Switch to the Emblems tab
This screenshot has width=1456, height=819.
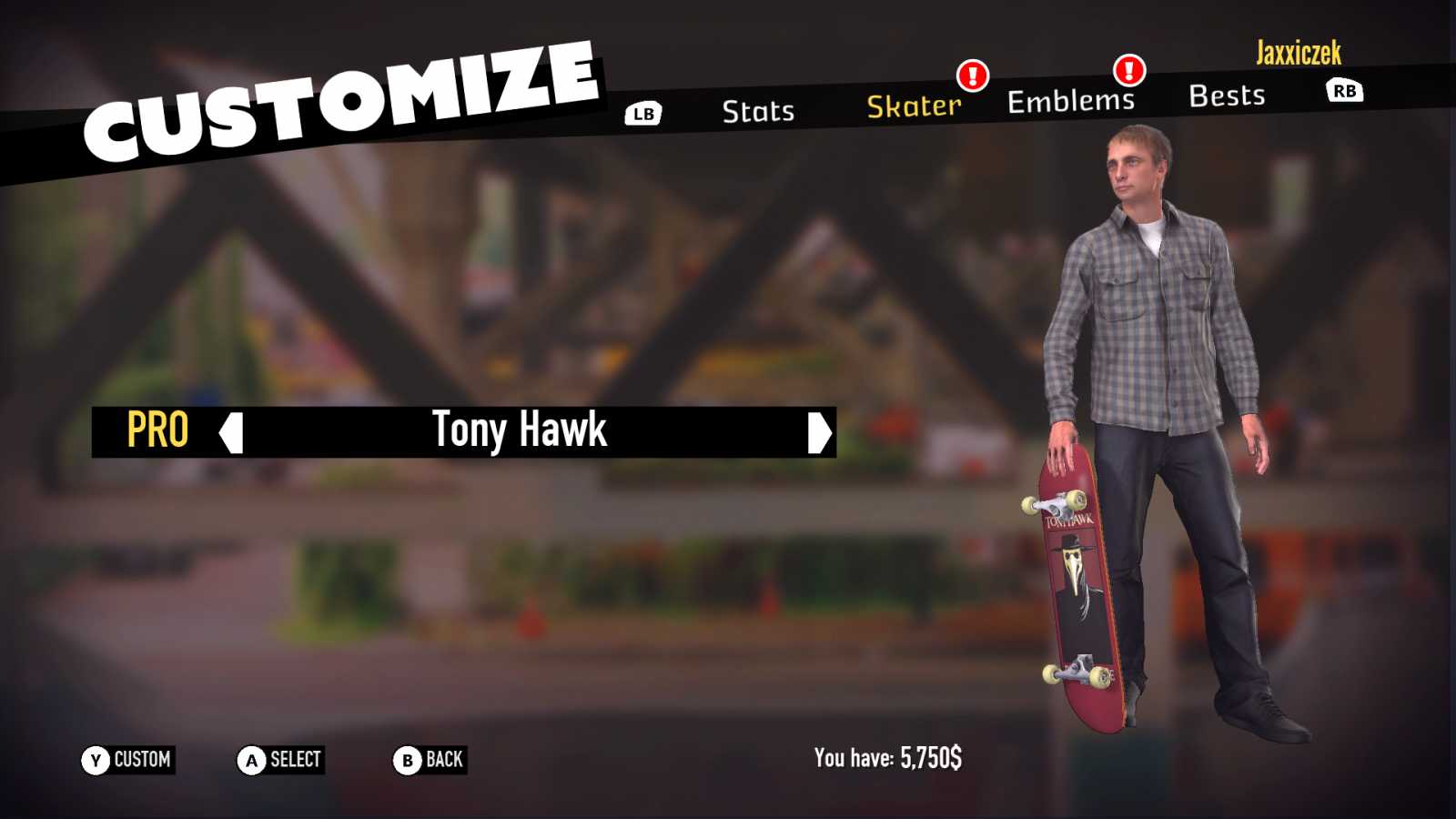(x=1069, y=100)
